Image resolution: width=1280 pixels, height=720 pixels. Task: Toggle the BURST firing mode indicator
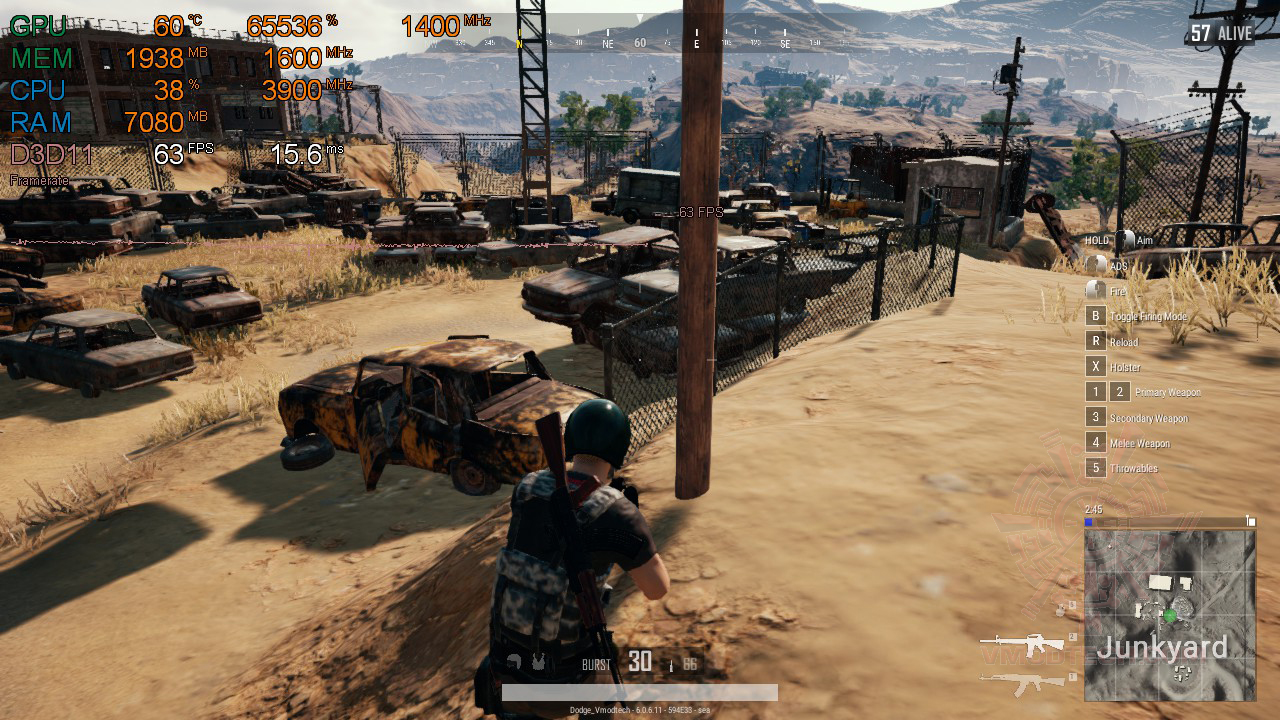tap(596, 664)
